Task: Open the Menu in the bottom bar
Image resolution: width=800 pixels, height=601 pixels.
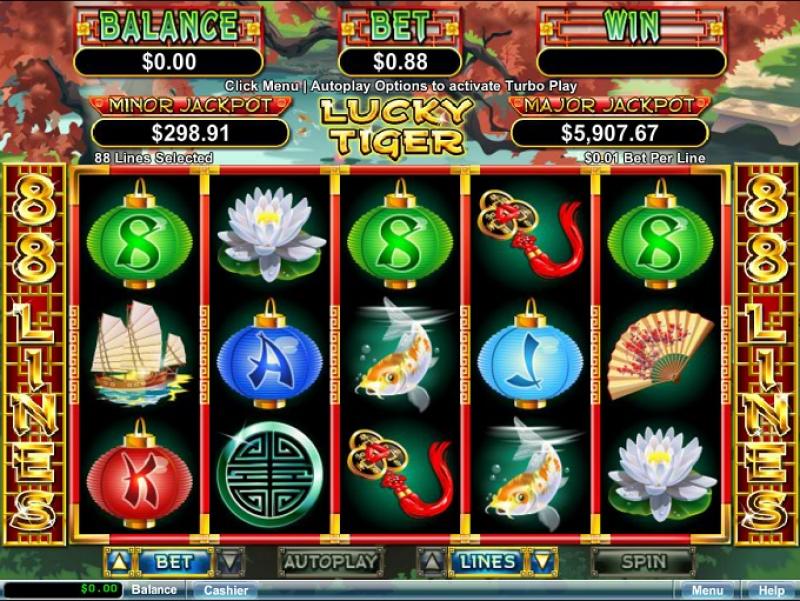Action: (707, 590)
